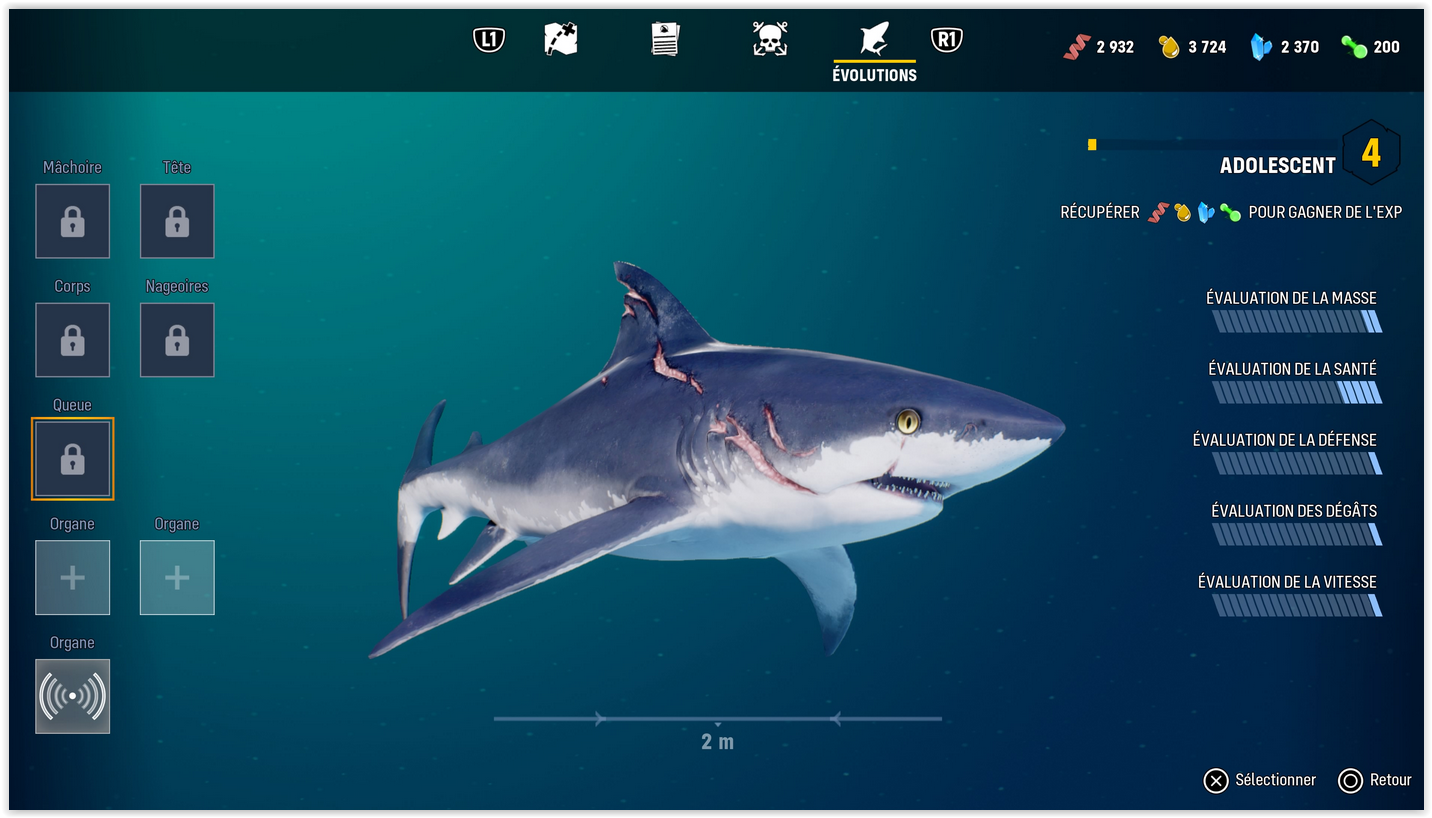Open the sonar Organe slot
This screenshot has width=1432, height=818.
(73, 696)
